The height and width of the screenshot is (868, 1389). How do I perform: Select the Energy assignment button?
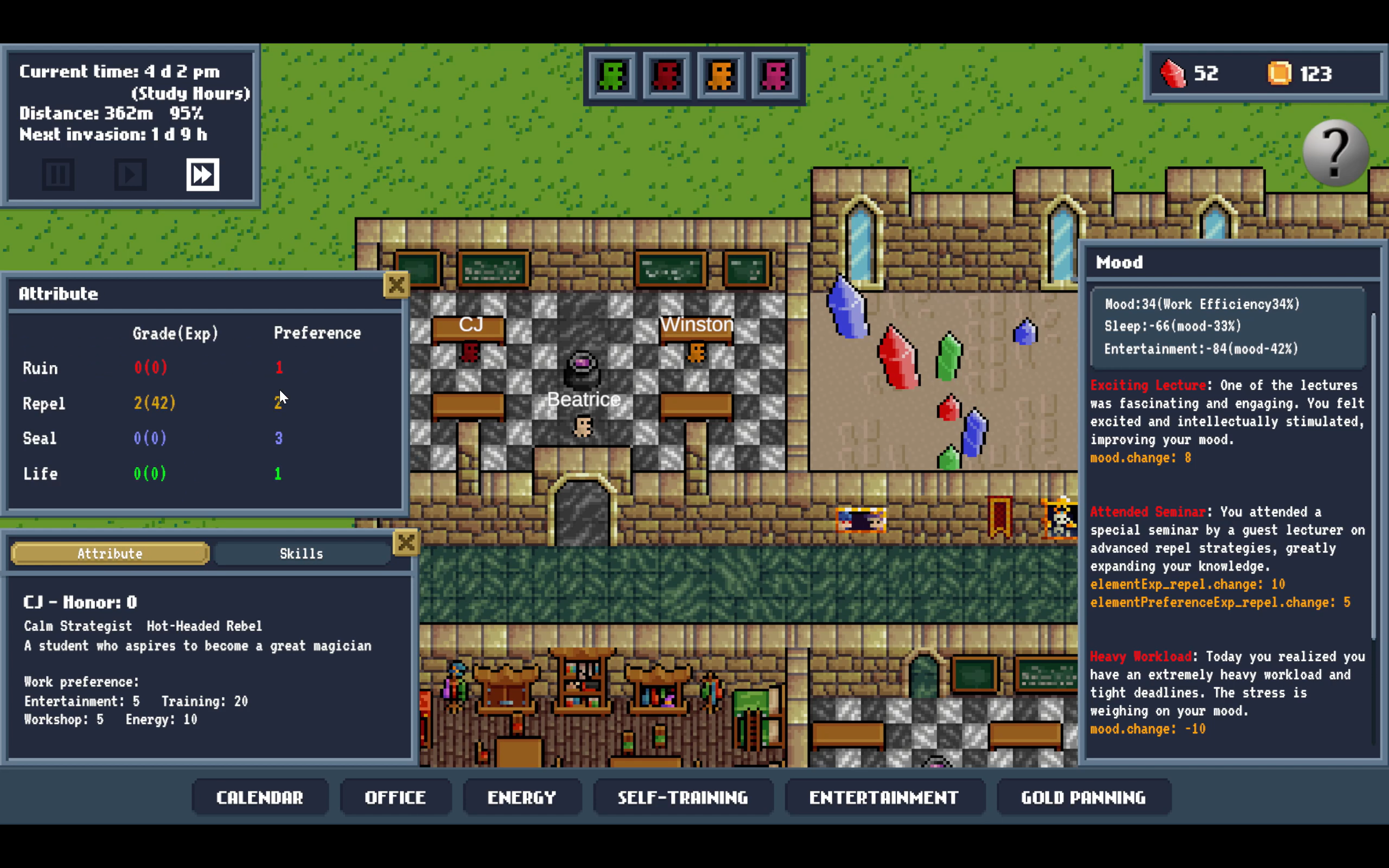click(521, 797)
